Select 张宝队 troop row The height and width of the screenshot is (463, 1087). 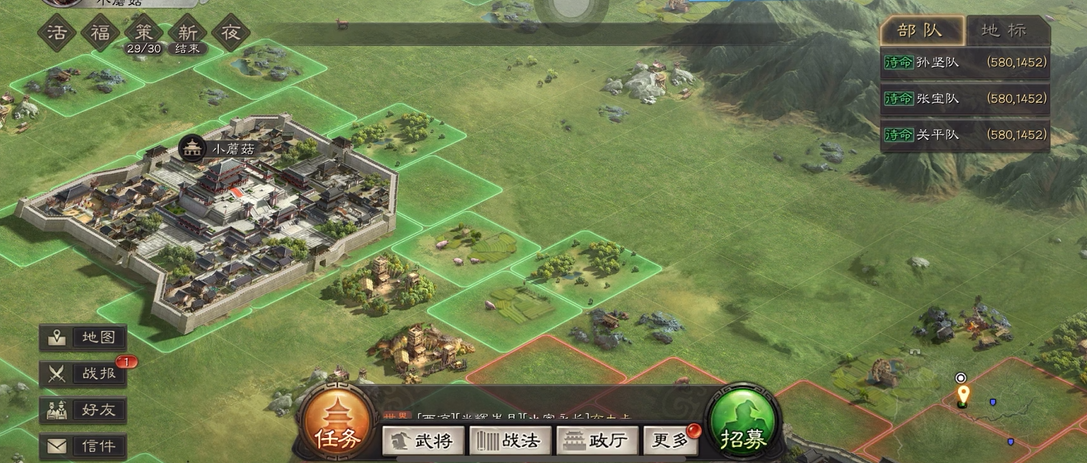point(964,98)
